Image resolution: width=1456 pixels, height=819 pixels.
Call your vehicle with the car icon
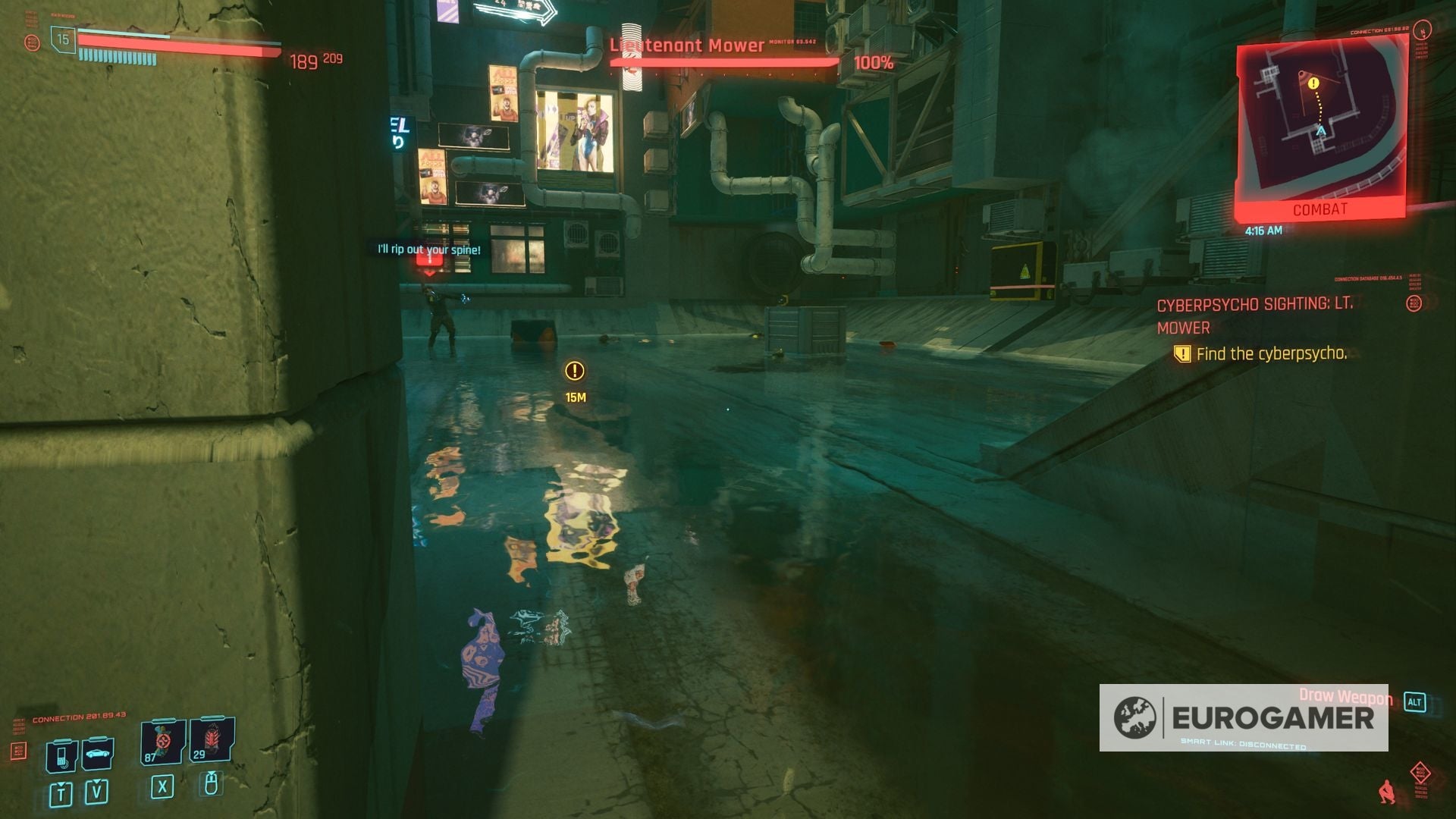click(x=99, y=753)
